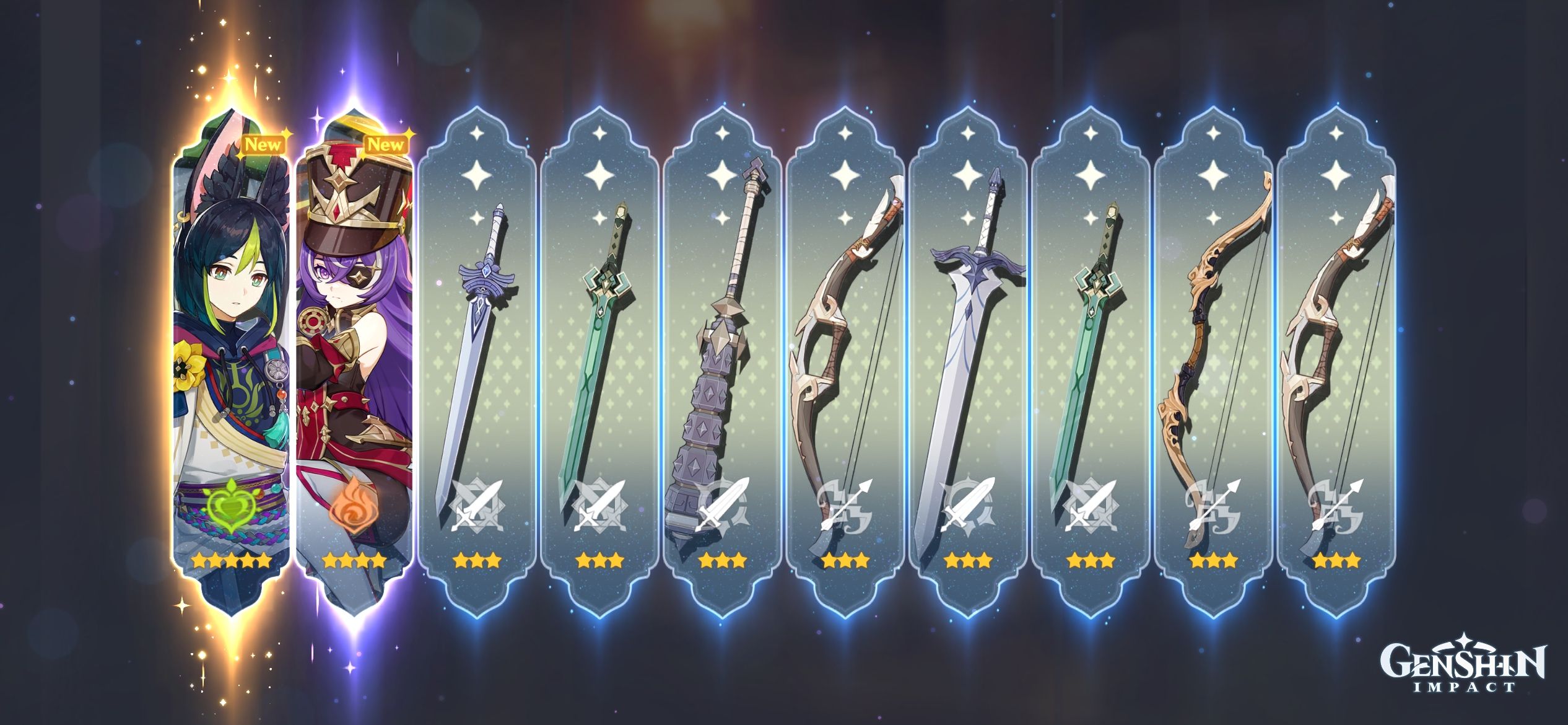The image size is (1568, 725).
Task: Click the New badge on Tighnari's card
Action: (x=264, y=144)
